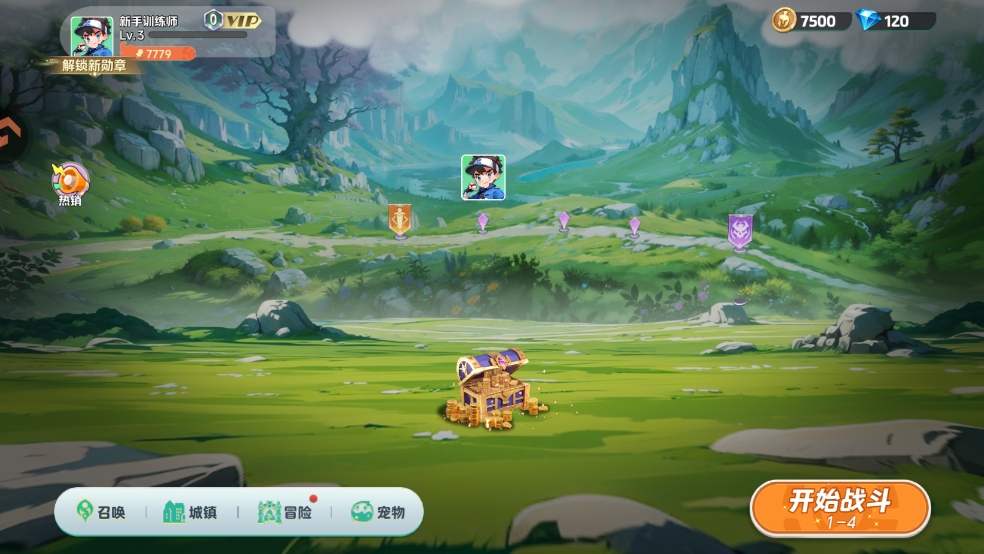Click the gold coin currency icon

[784, 20]
